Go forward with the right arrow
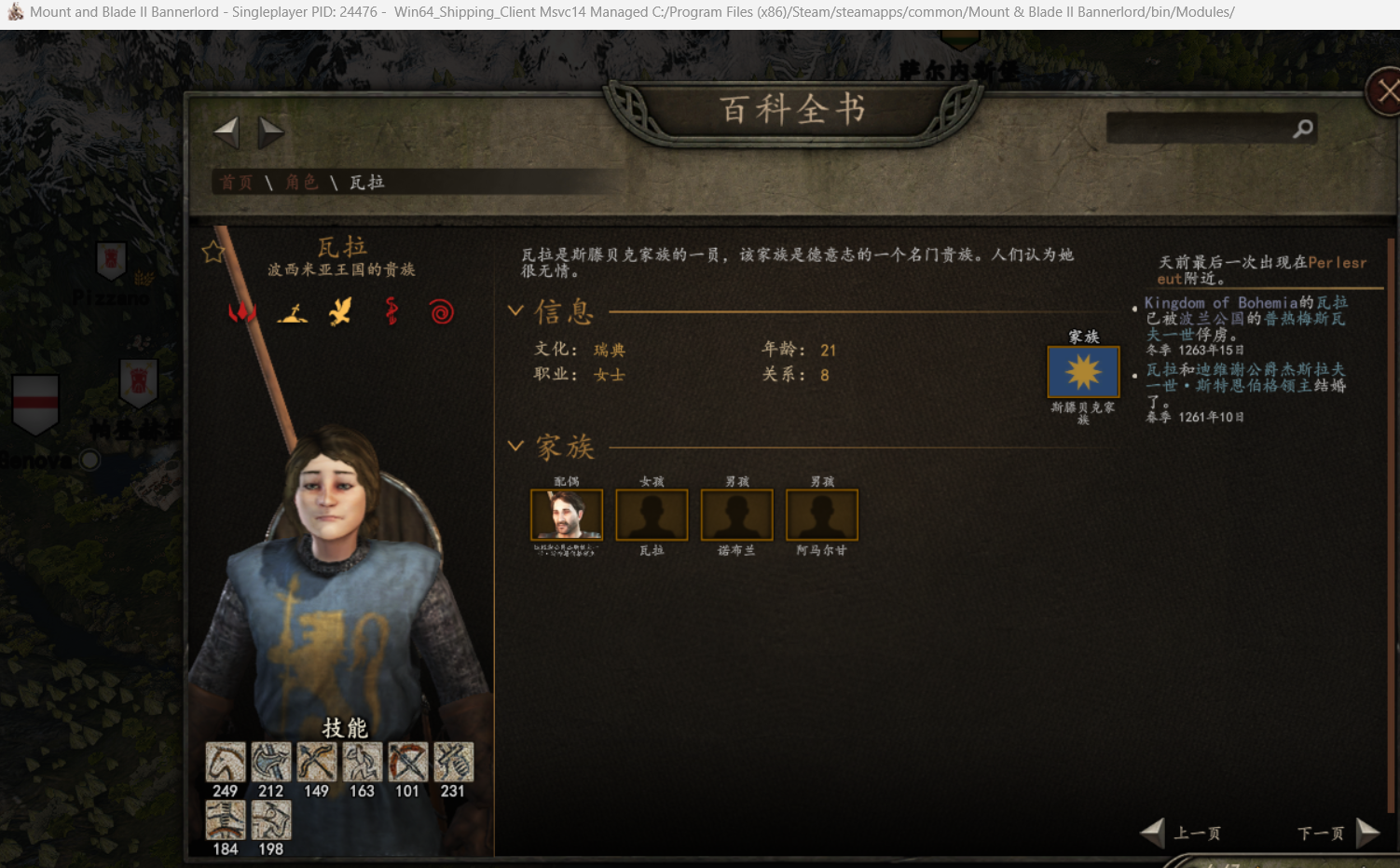 pos(271,132)
